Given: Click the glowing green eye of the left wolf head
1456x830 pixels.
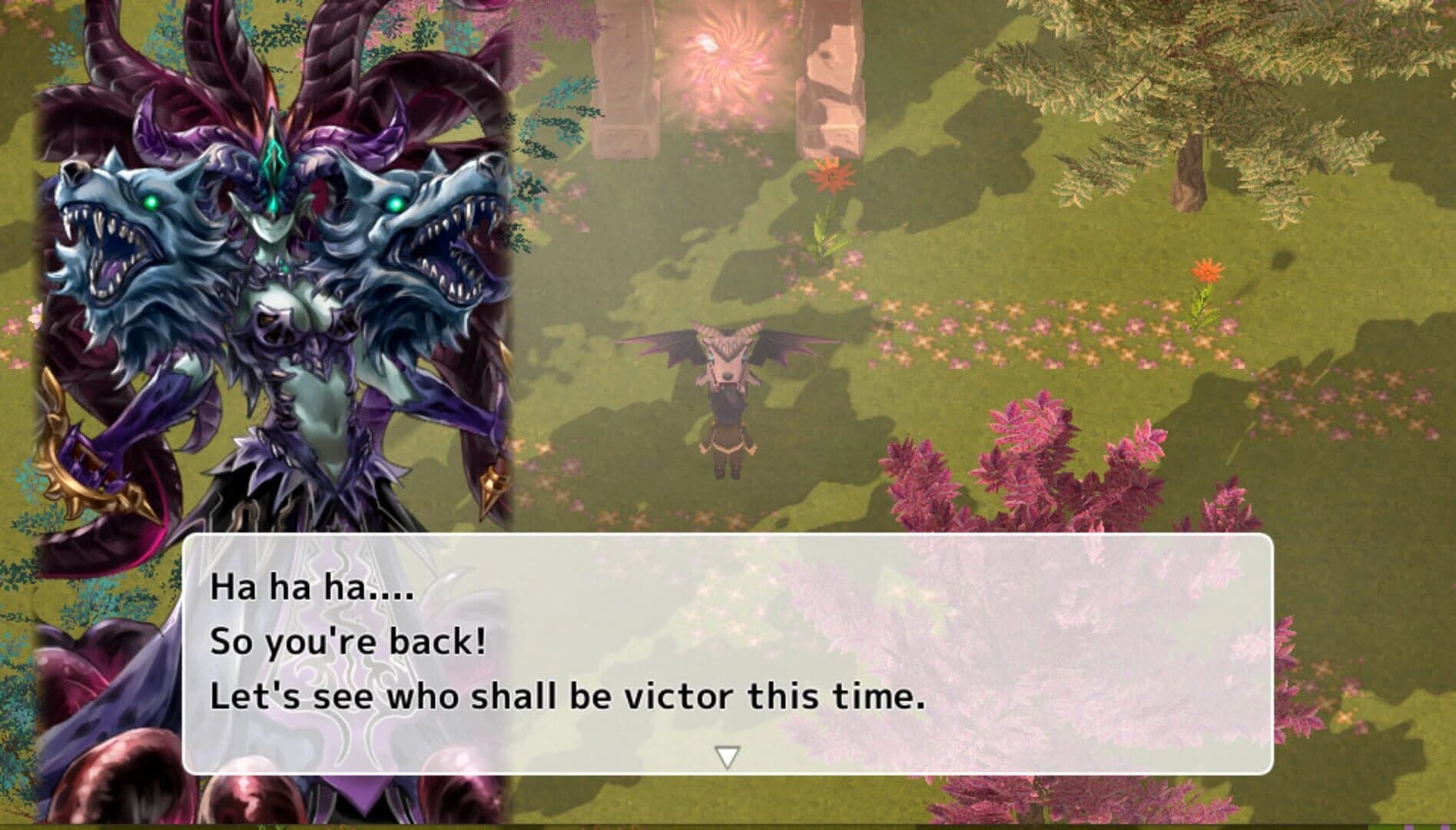Looking at the screenshot, I should tap(152, 203).
